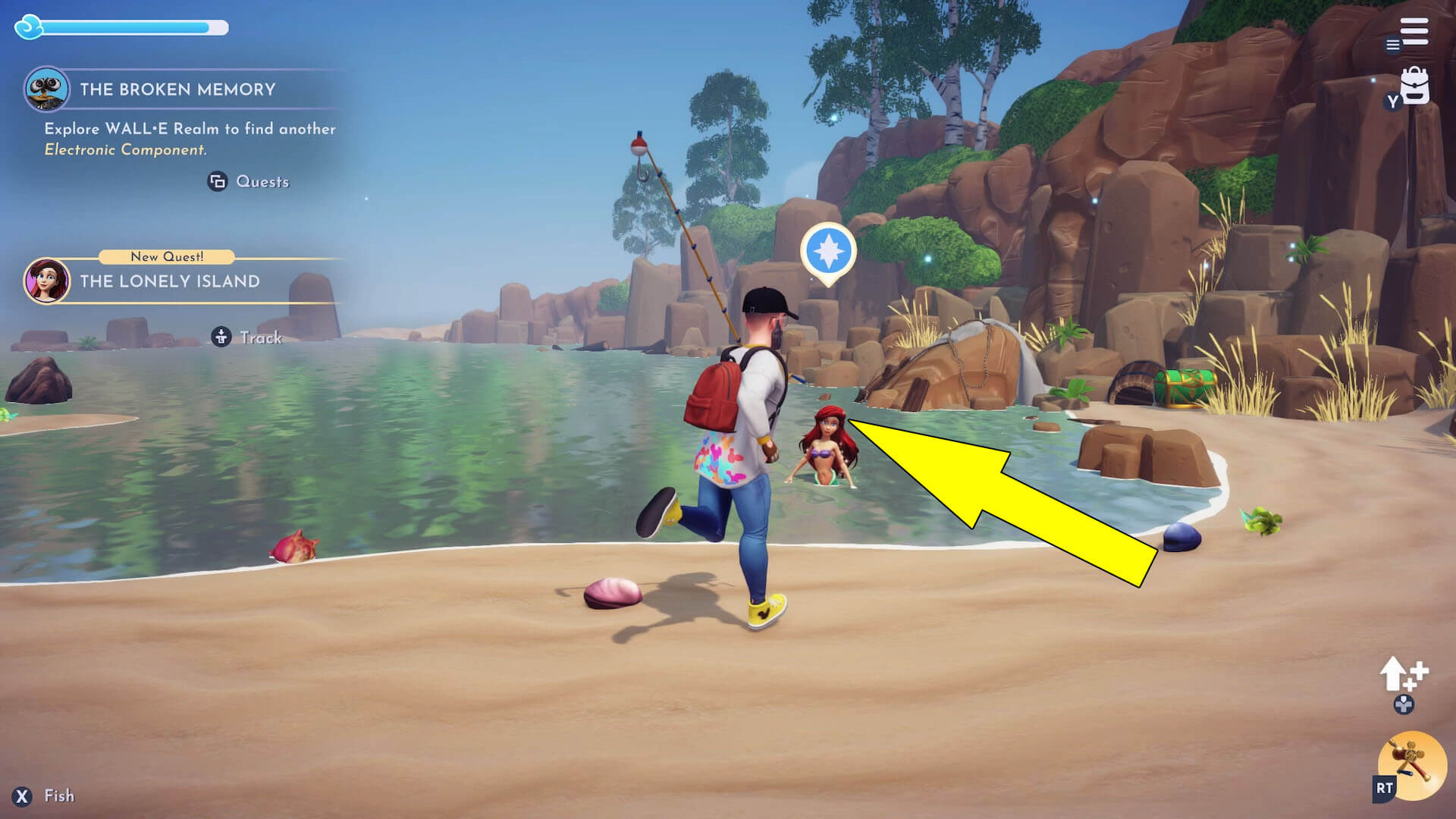Track The Lonely Island quest
This screenshot has height=819, width=1456.
tap(247, 337)
